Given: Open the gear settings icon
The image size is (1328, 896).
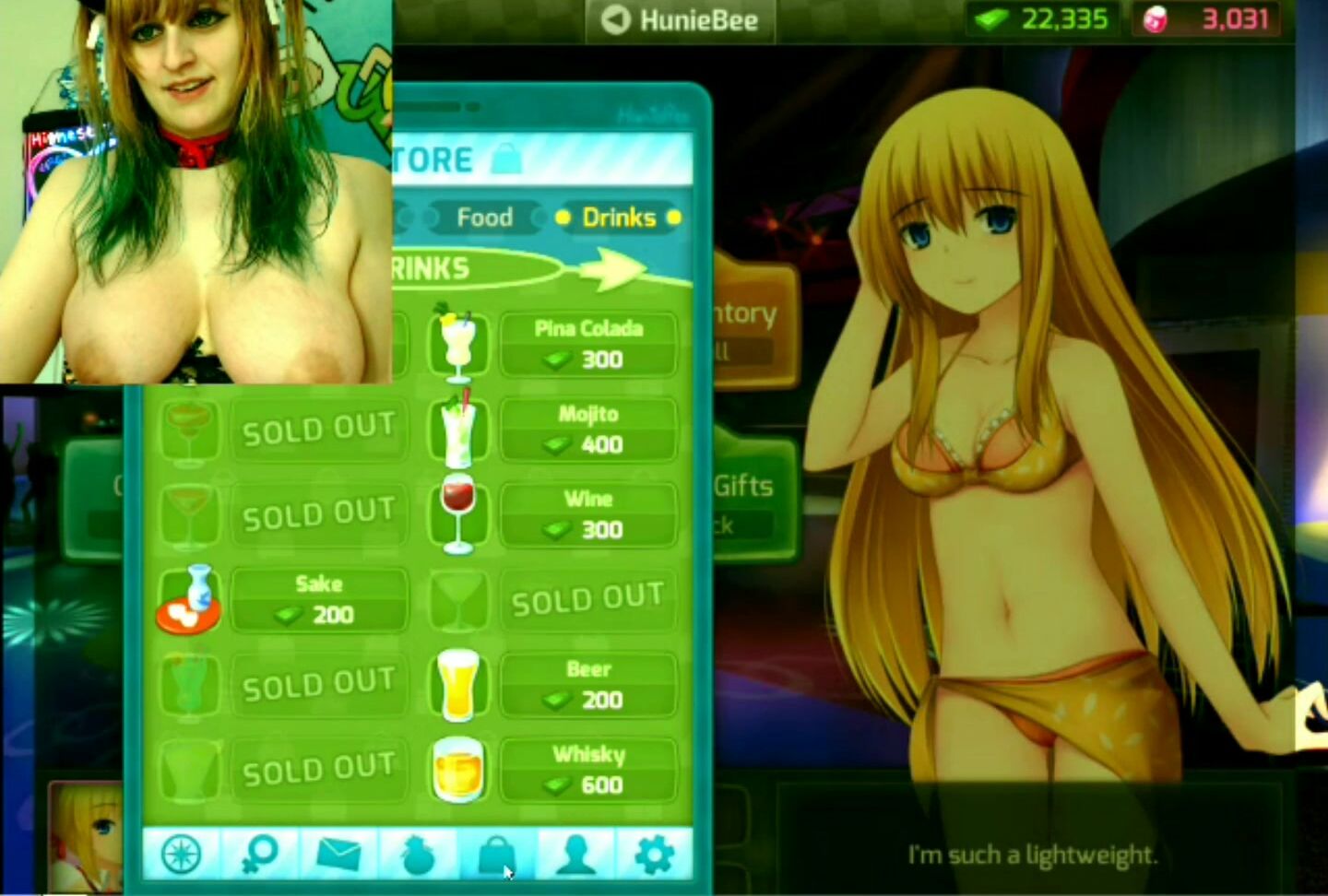Looking at the screenshot, I should (x=654, y=855).
